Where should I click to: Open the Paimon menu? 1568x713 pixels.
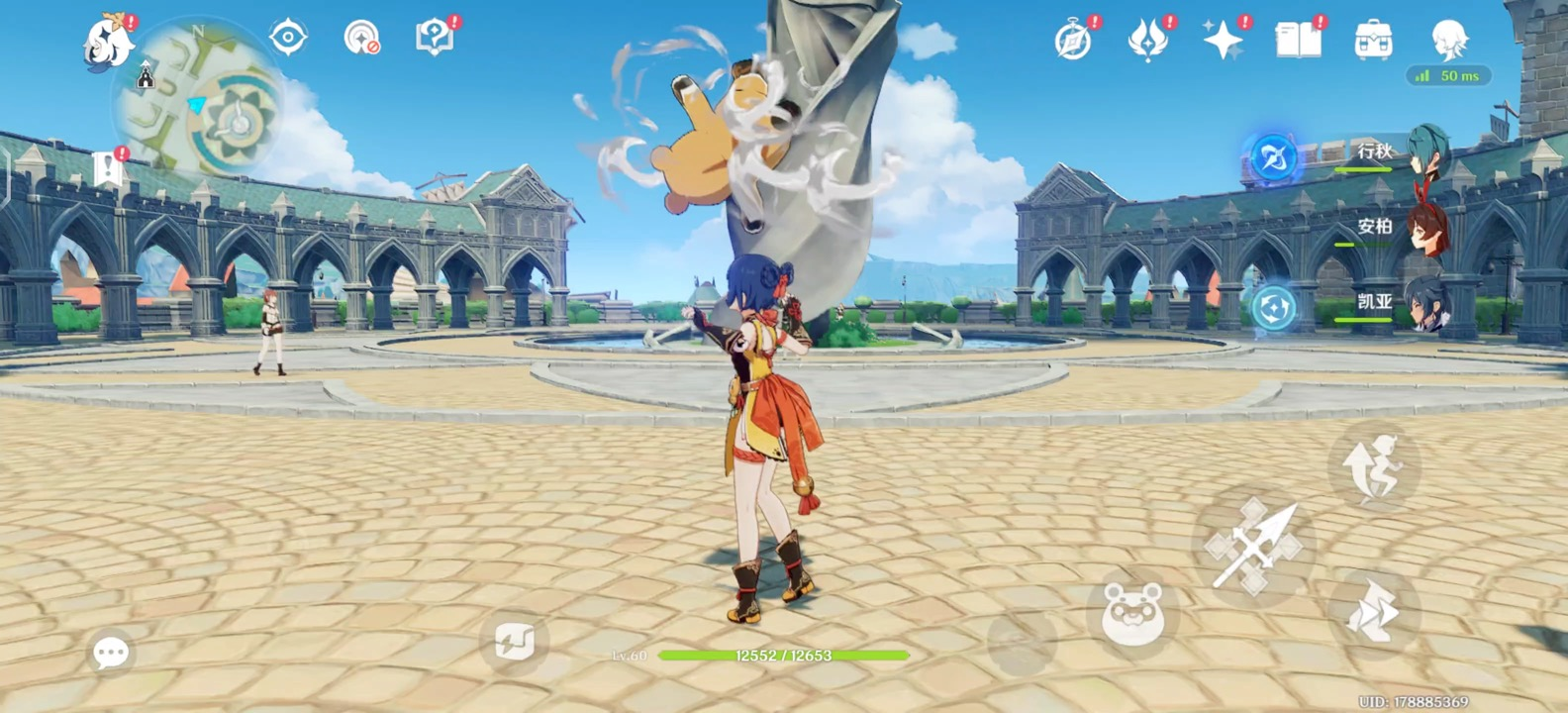[107, 42]
